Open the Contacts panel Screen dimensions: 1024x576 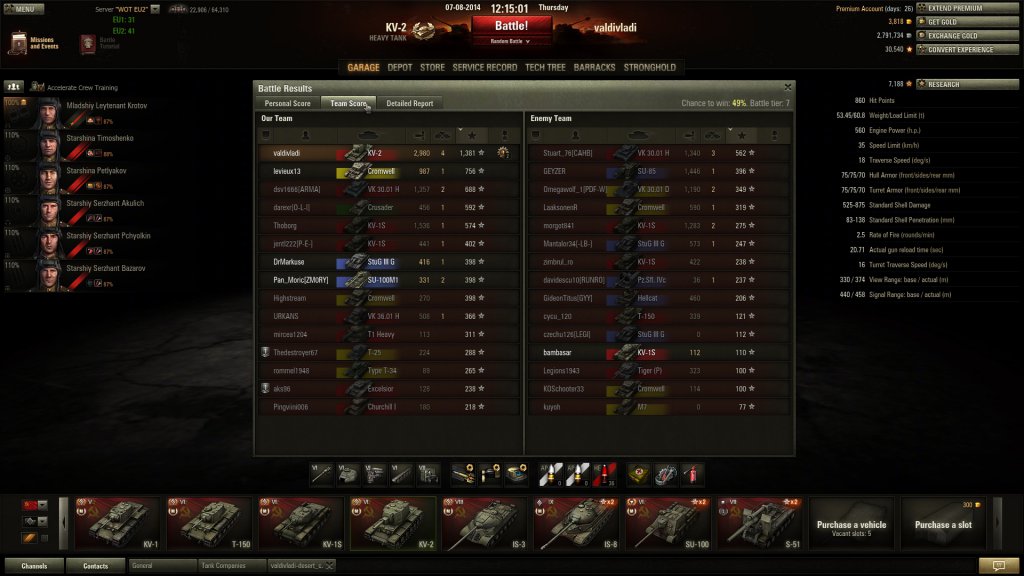pos(96,566)
